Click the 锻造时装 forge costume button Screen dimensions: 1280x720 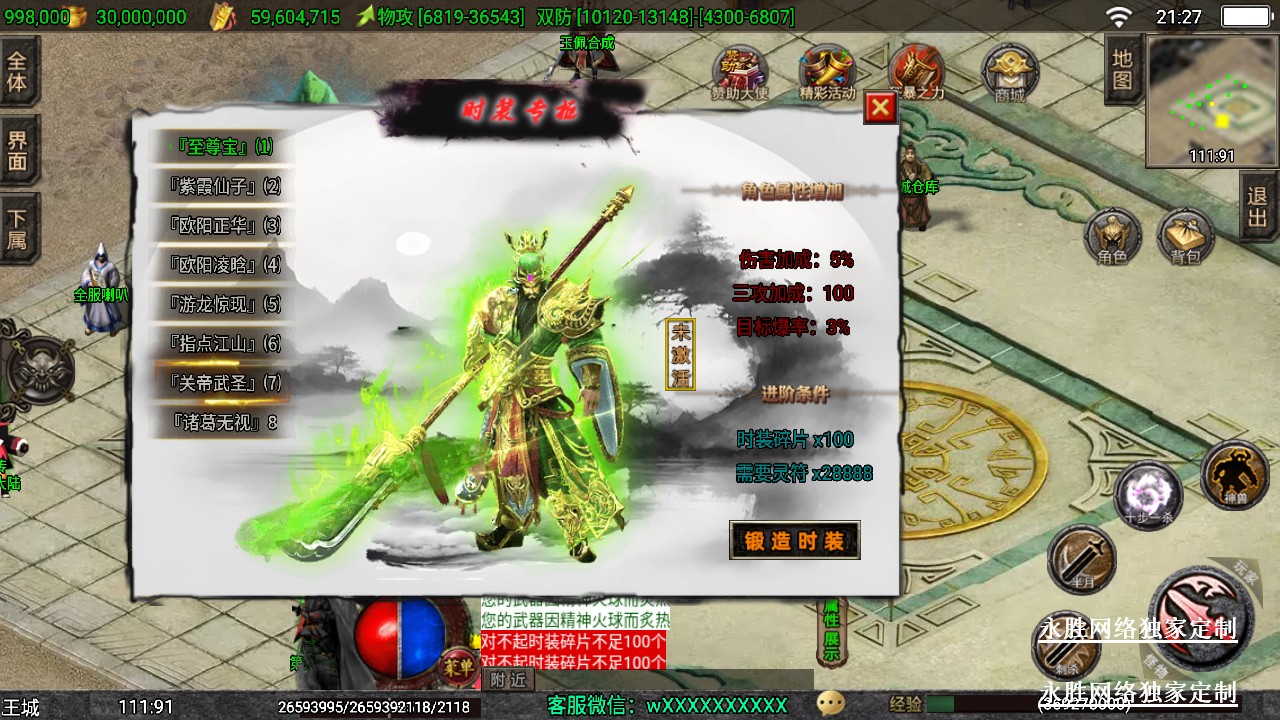[x=794, y=541]
